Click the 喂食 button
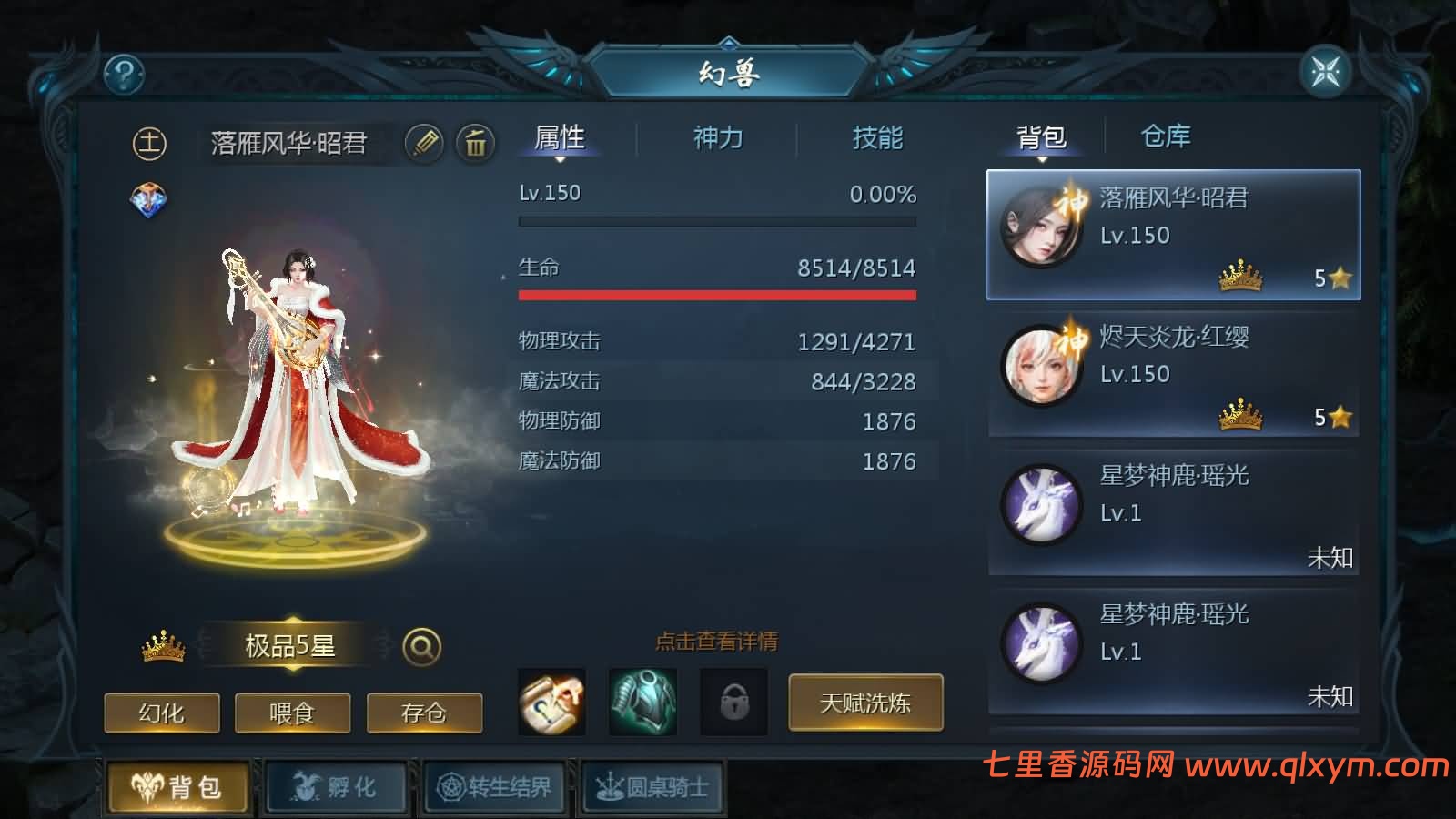Viewport: 1456px width, 819px height. coord(292,713)
